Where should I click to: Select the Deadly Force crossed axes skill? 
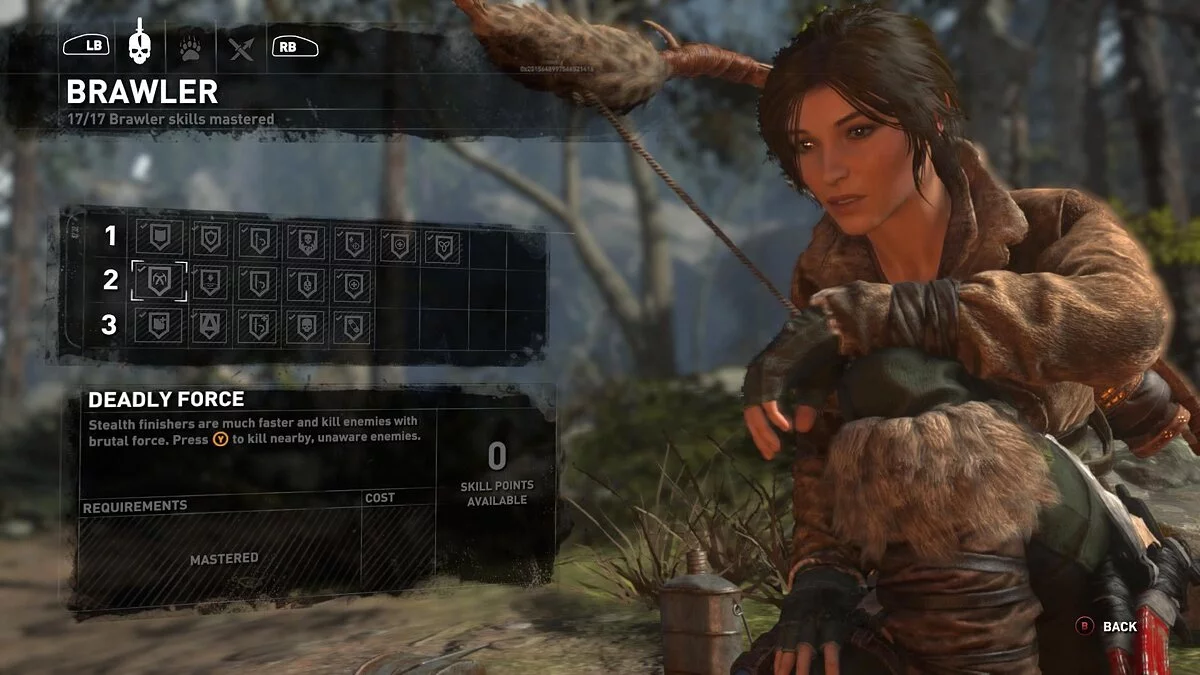[160, 281]
